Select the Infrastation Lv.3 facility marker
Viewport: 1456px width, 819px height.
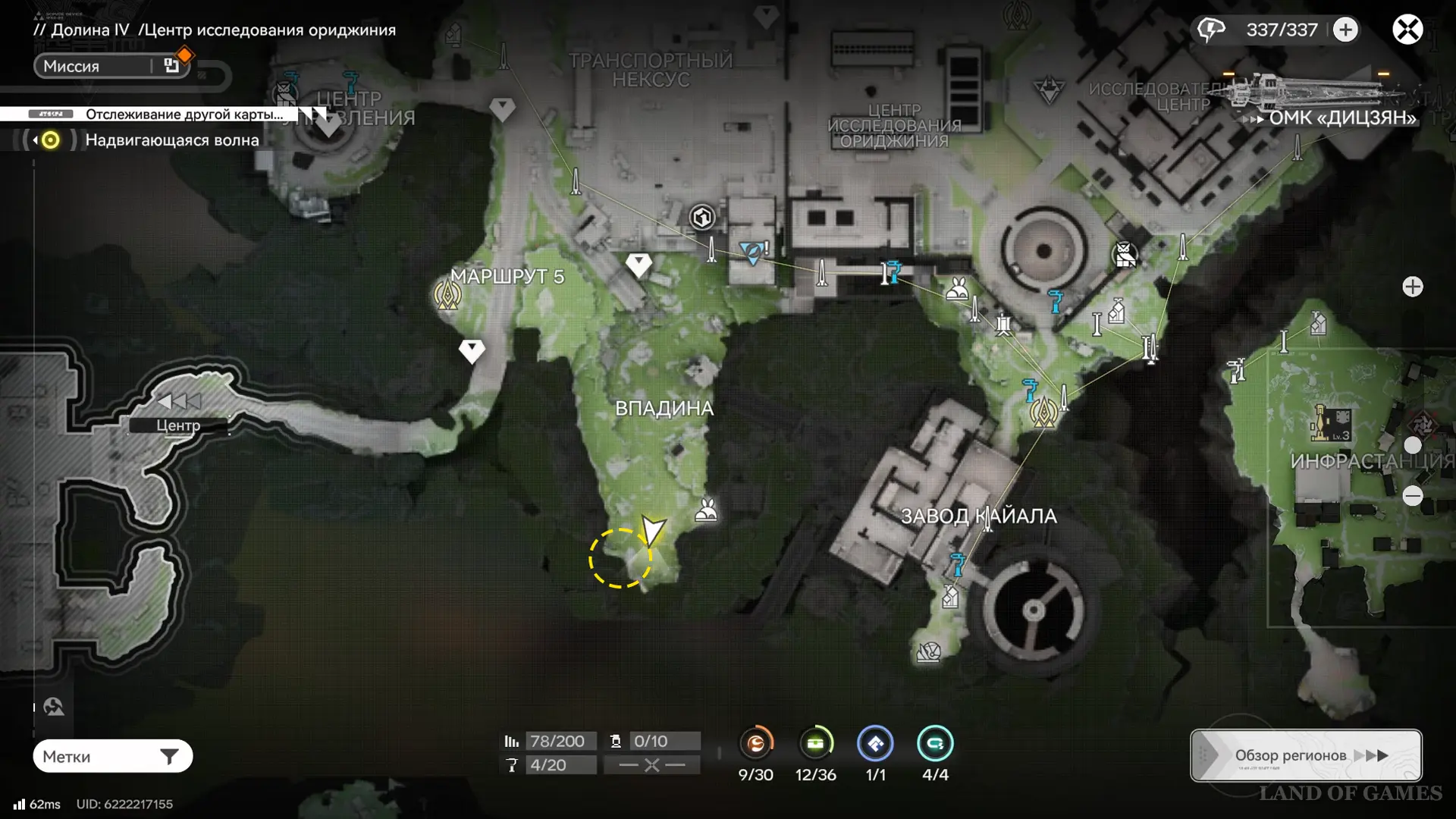(1331, 423)
